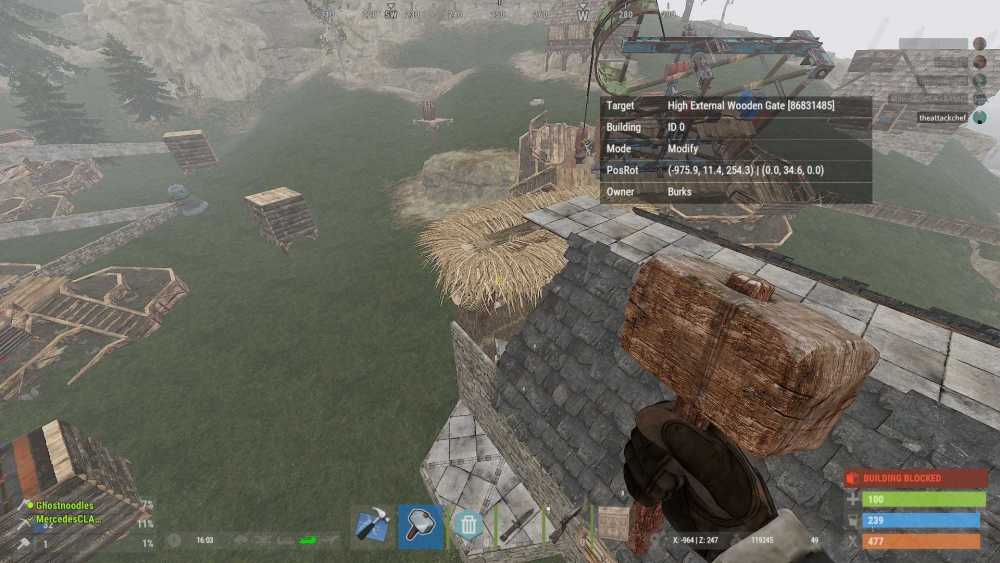Screen dimensions: 1000x563
Task: Click the Ghostnoodles player name entry
Action: coord(66,507)
